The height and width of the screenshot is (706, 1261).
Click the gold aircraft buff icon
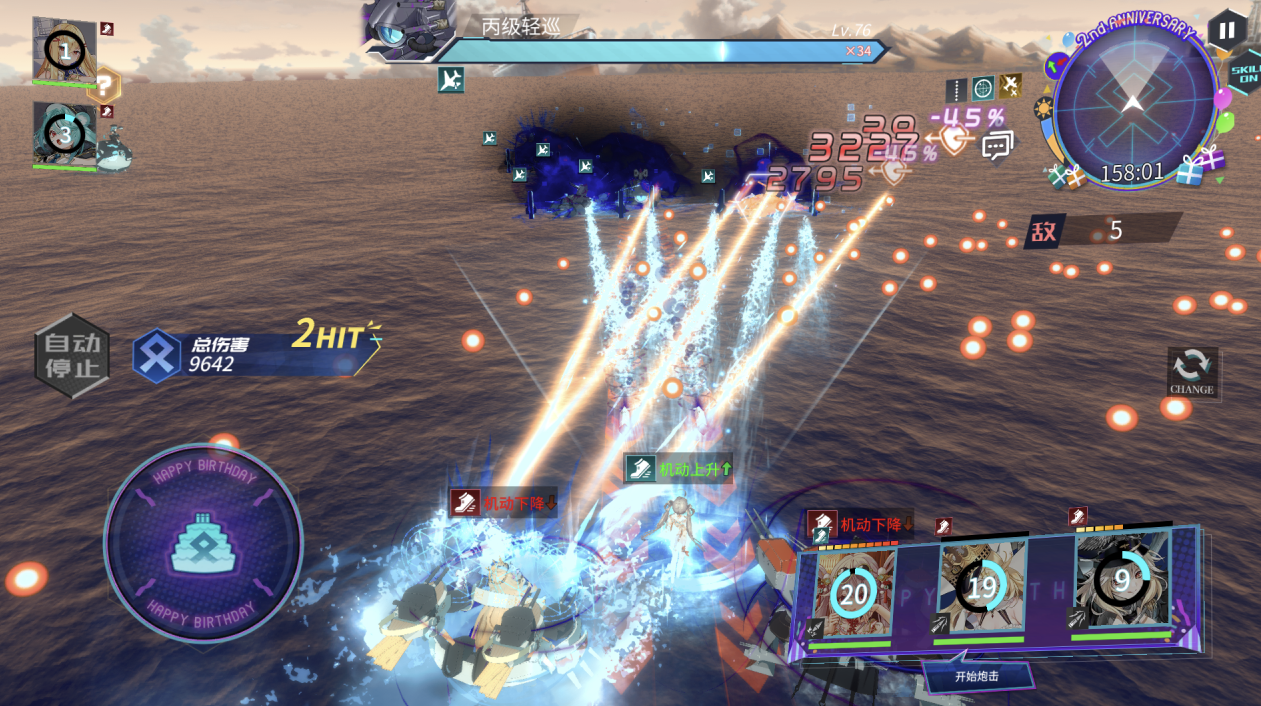coord(1011,87)
